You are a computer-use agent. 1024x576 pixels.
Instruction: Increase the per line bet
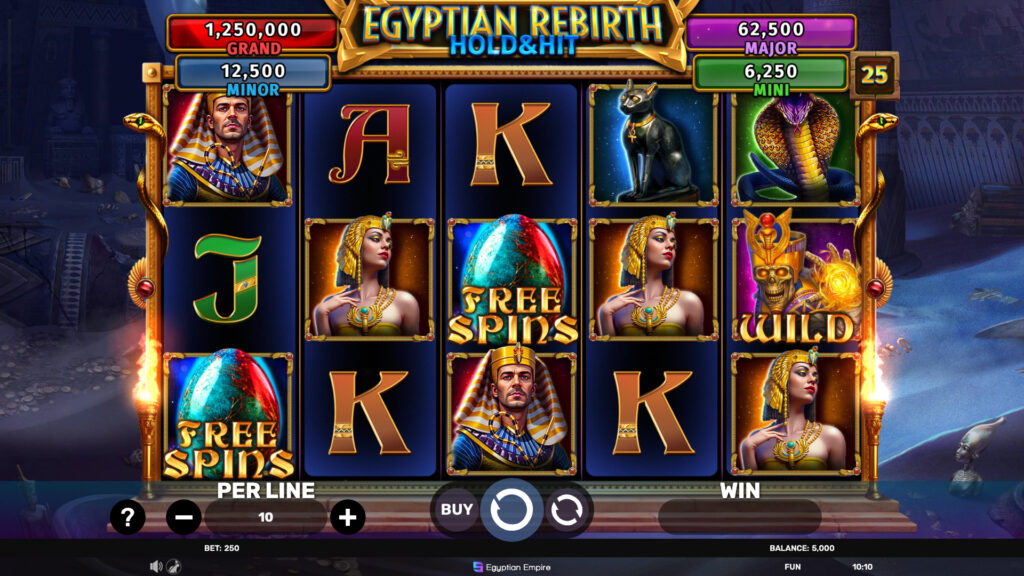click(347, 517)
